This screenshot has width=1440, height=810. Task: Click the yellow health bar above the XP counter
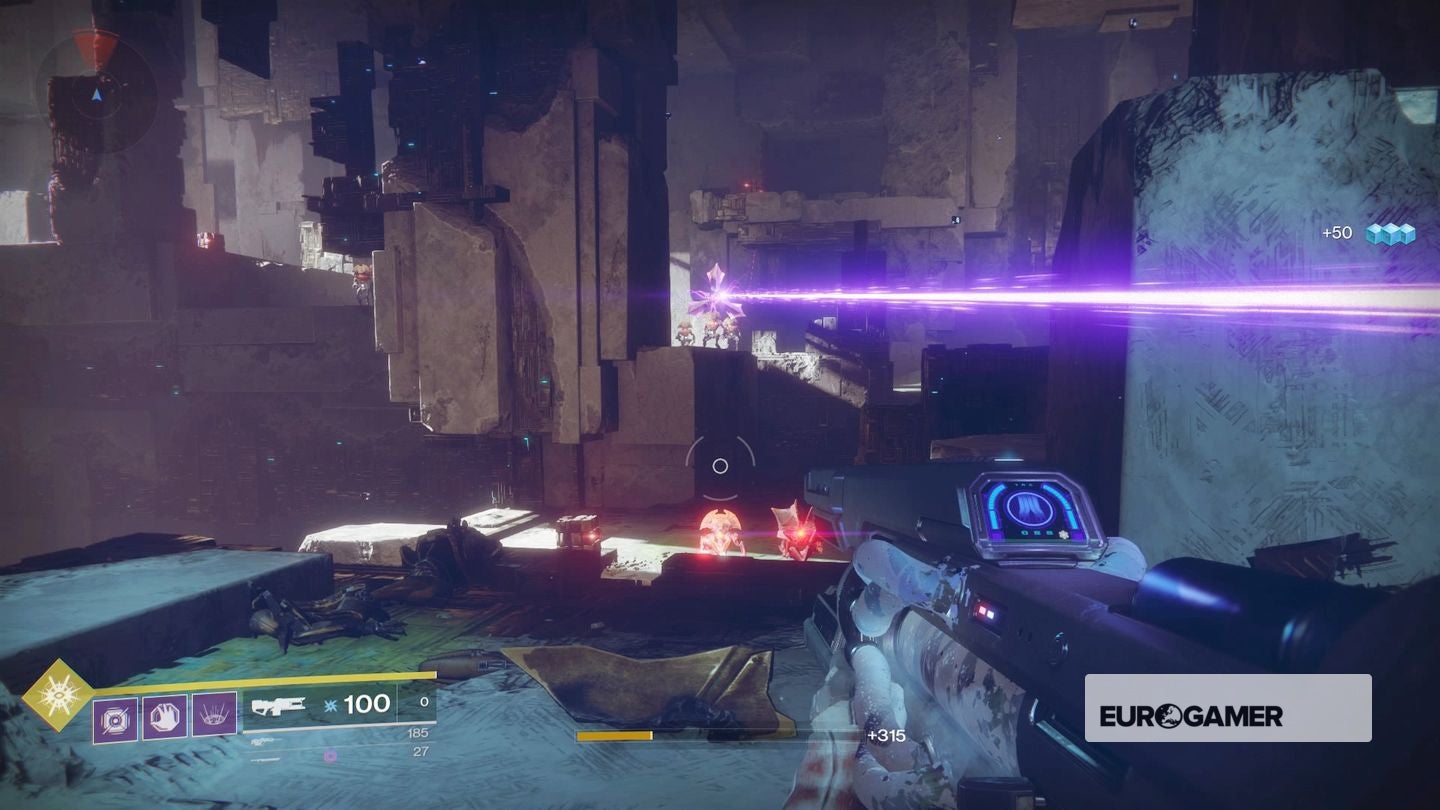tap(615, 733)
